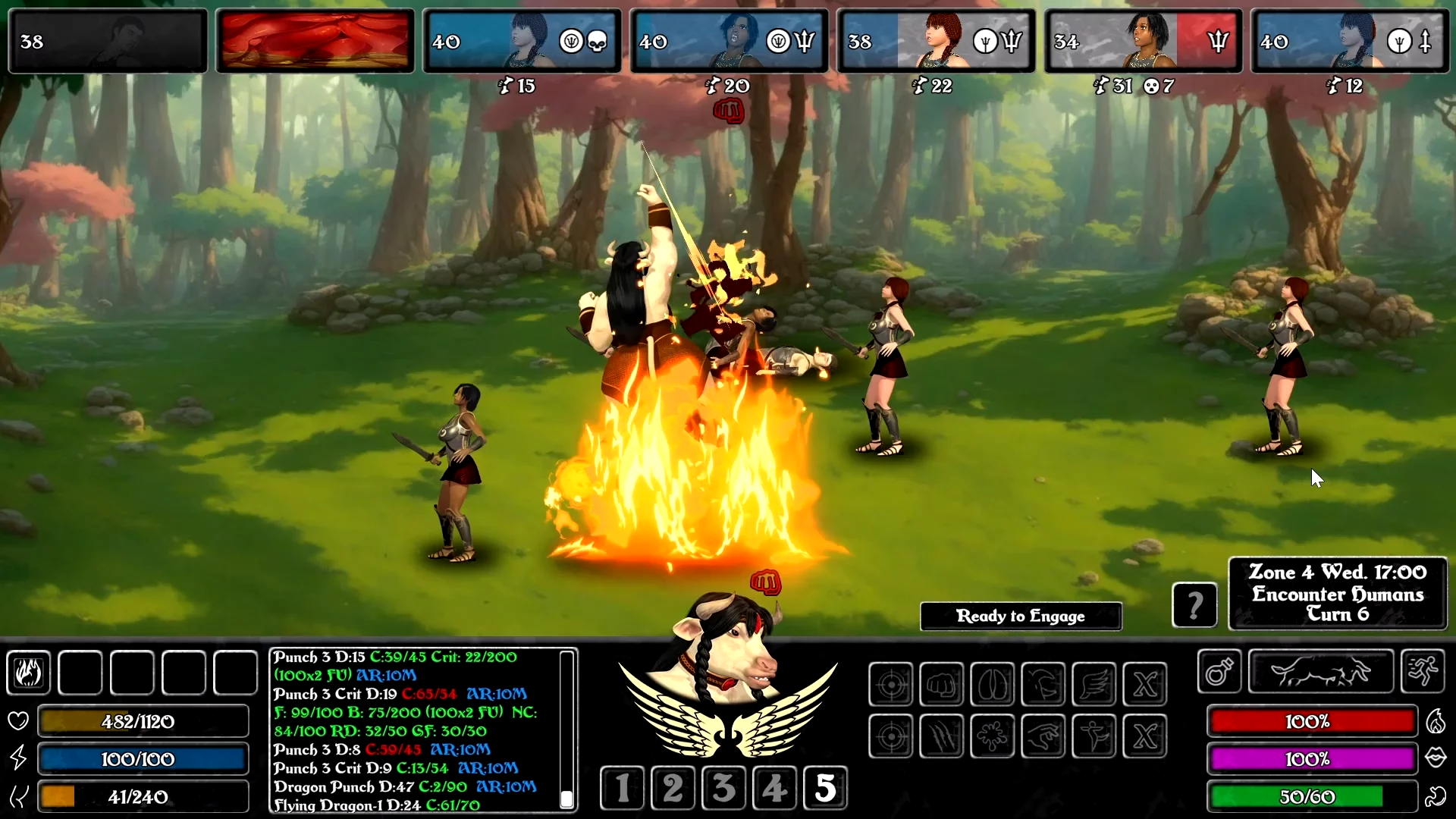Viewport: 1456px width, 819px height.
Task: Activate the horned helmet ability icon
Action: pos(1043,685)
